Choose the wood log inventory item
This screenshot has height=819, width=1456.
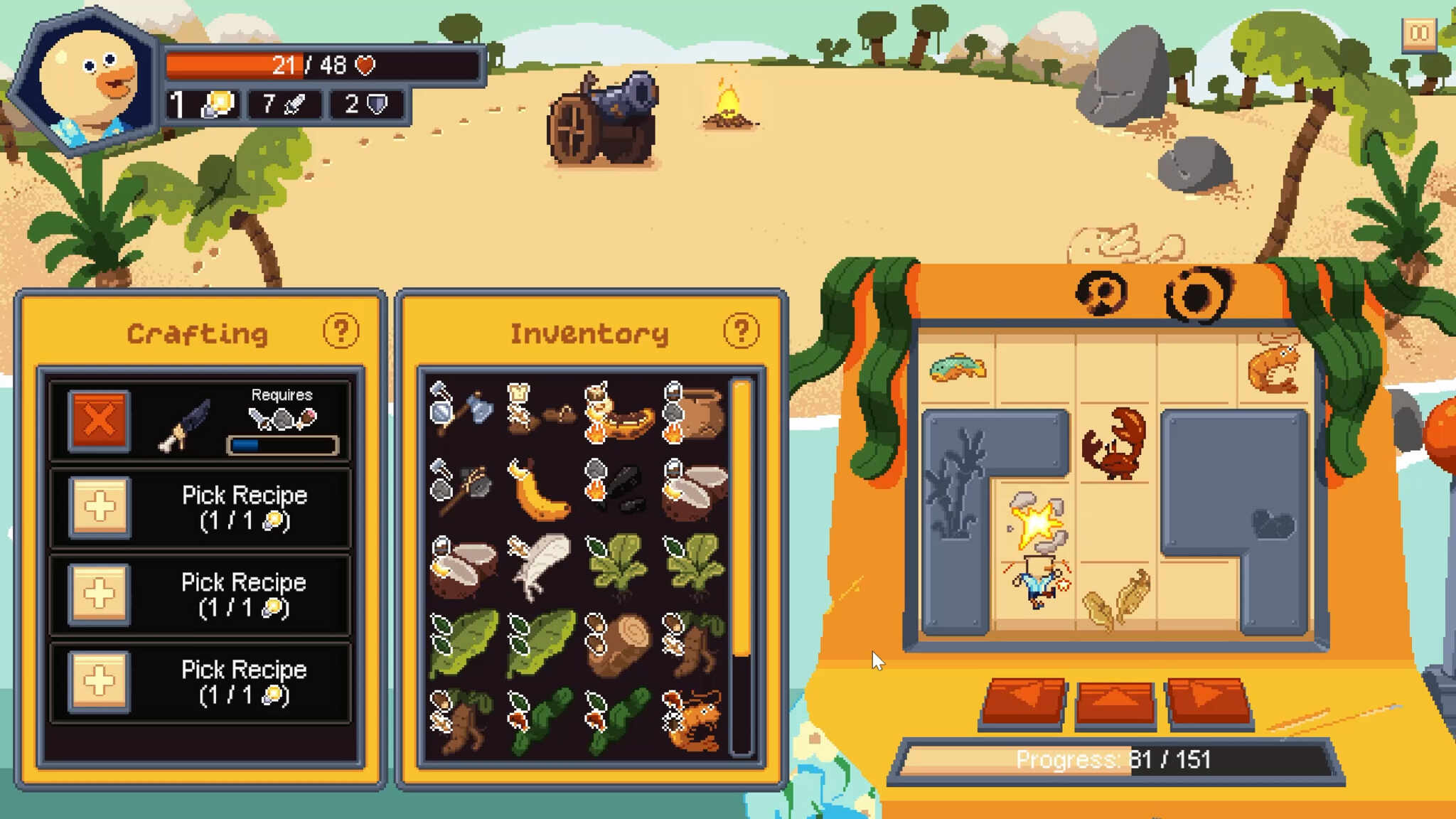[x=619, y=644]
